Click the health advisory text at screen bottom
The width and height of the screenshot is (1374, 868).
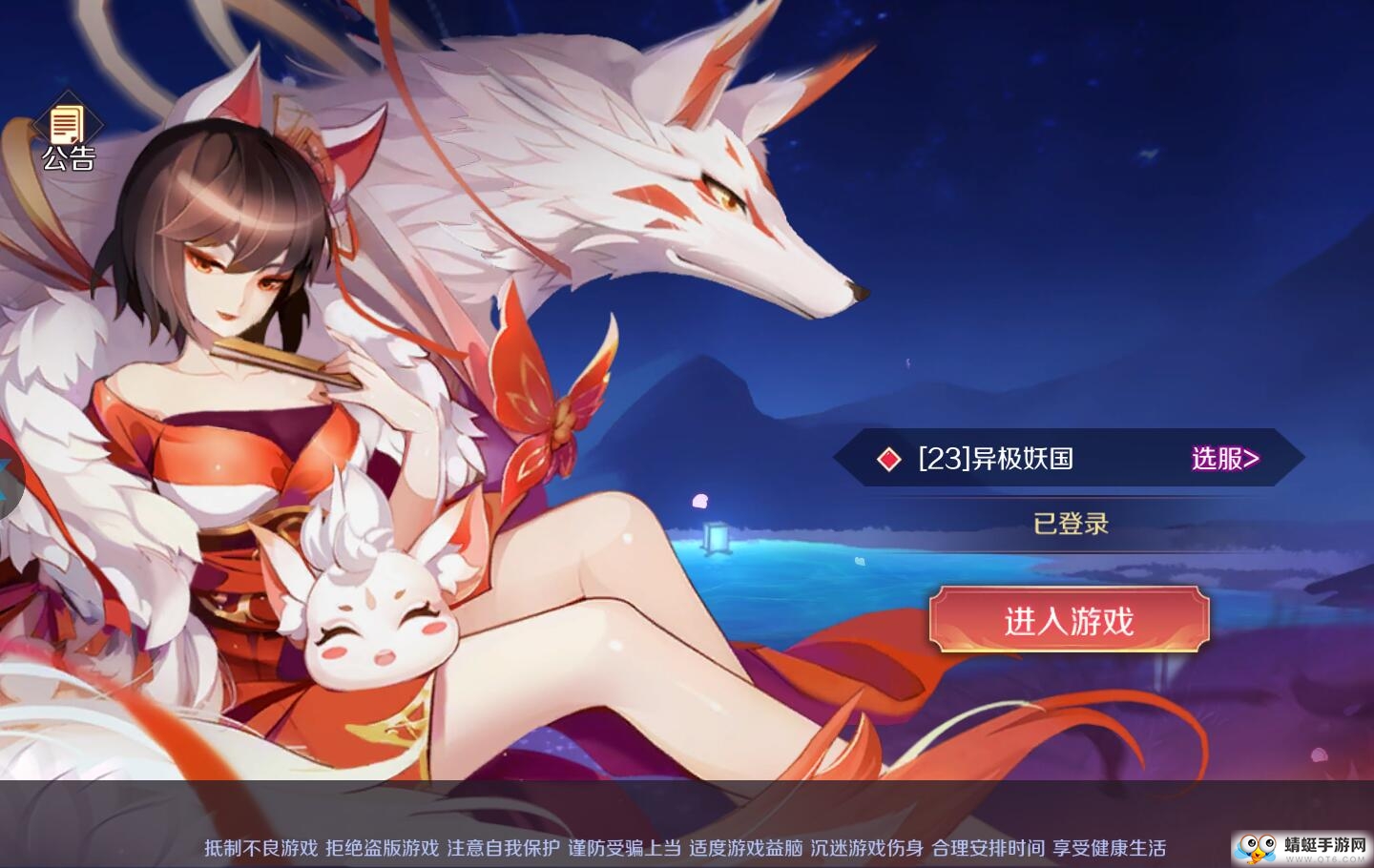coord(687,847)
